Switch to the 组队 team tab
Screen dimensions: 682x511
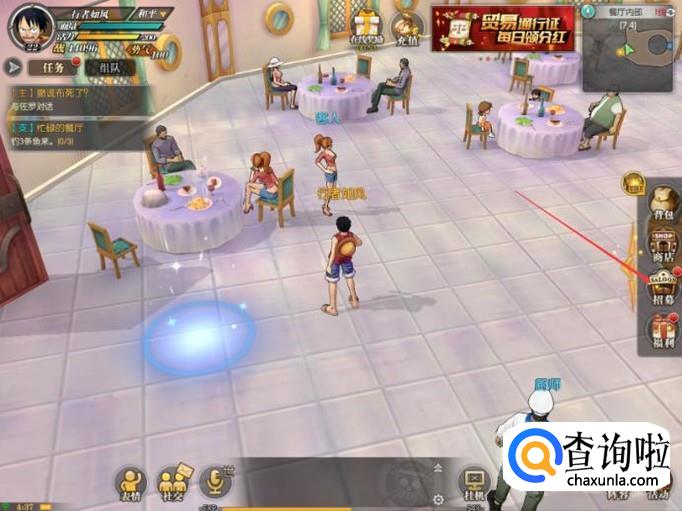110,66
